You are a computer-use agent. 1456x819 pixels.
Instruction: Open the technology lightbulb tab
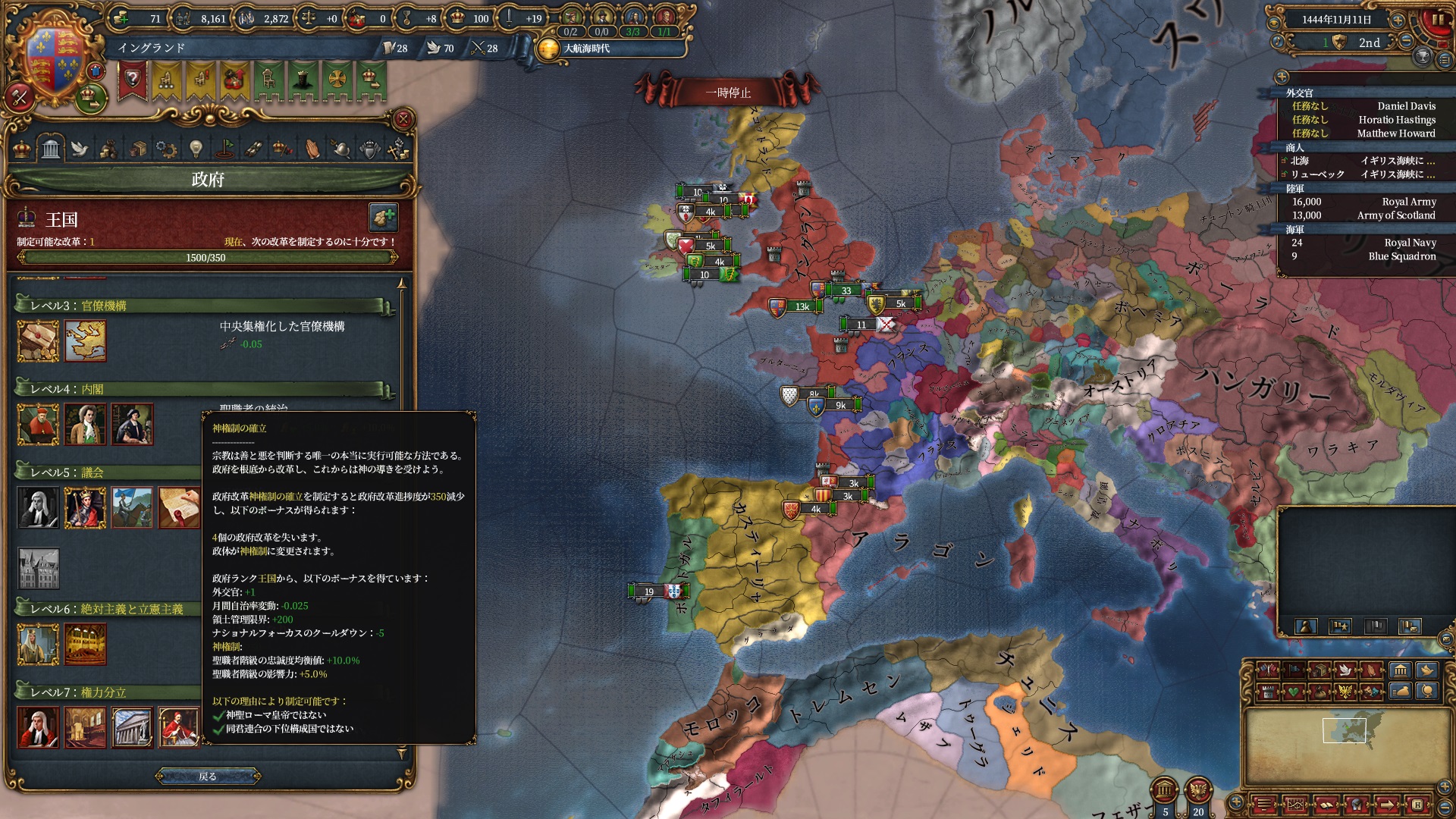tap(196, 148)
